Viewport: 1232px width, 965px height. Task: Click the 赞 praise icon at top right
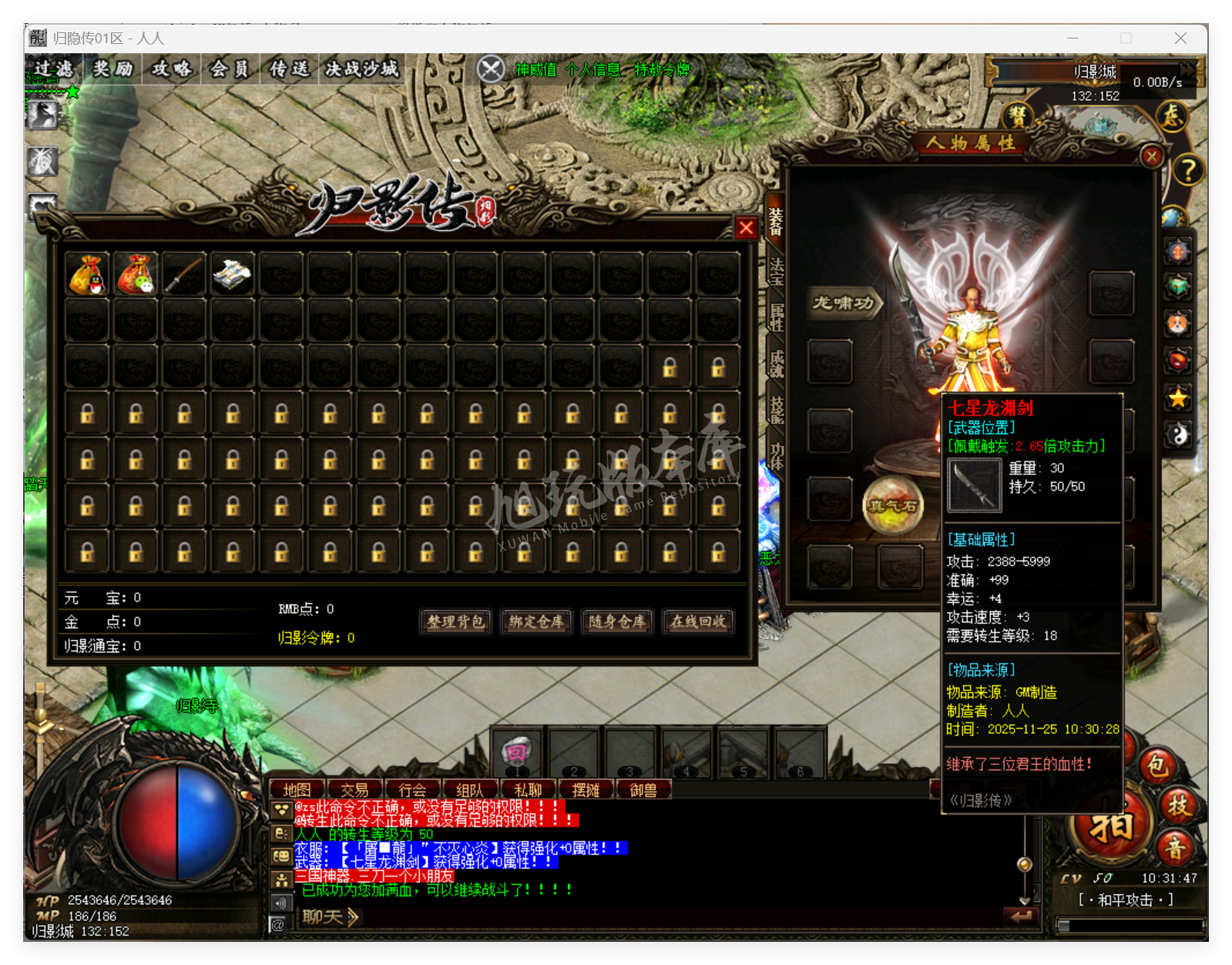pos(1015,116)
